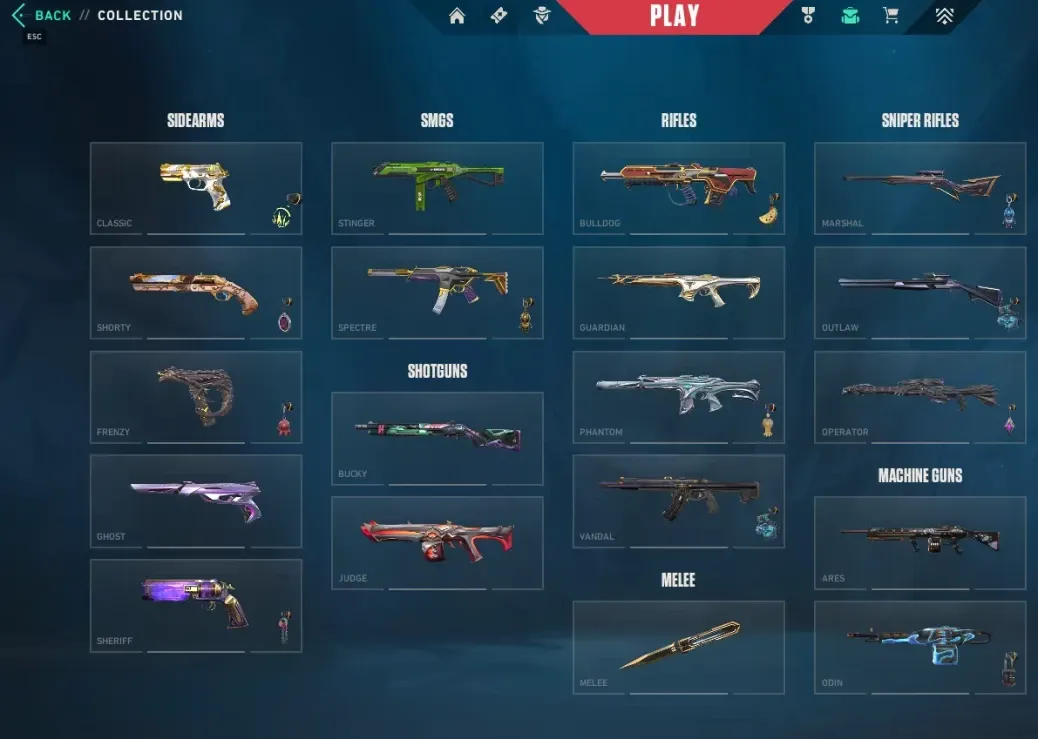The height and width of the screenshot is (739, 1038).
Task: Open the Stinger SMG tile
Action: point(437,187)
